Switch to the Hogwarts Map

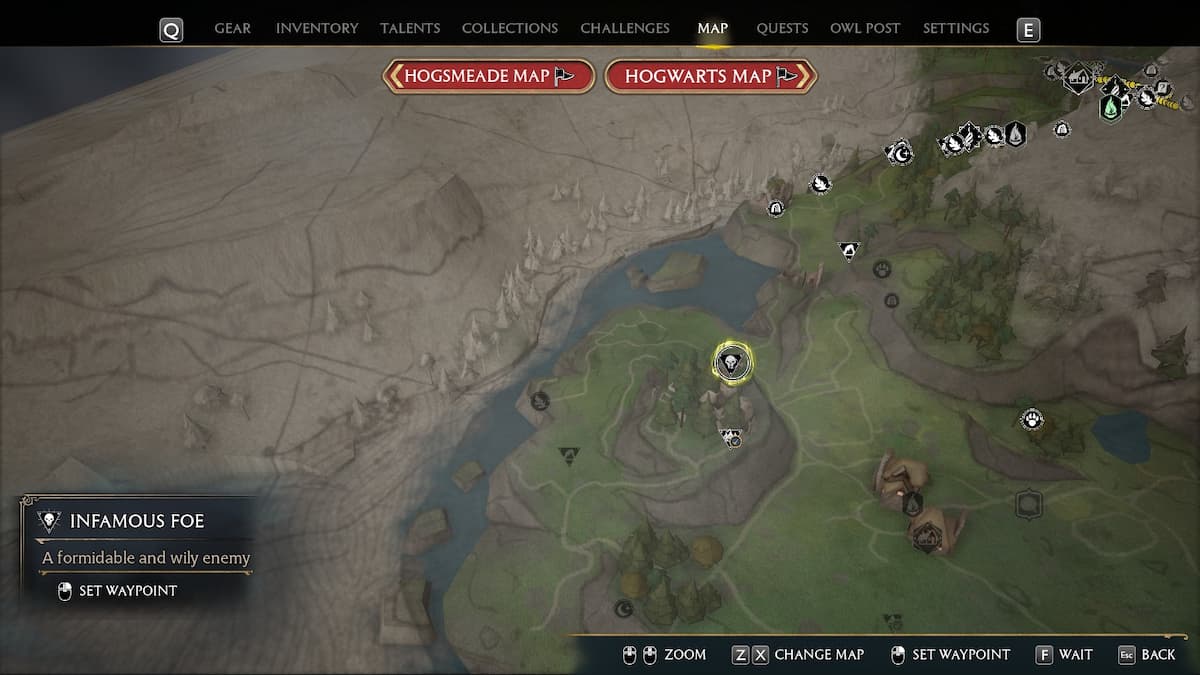coord(711,76)
